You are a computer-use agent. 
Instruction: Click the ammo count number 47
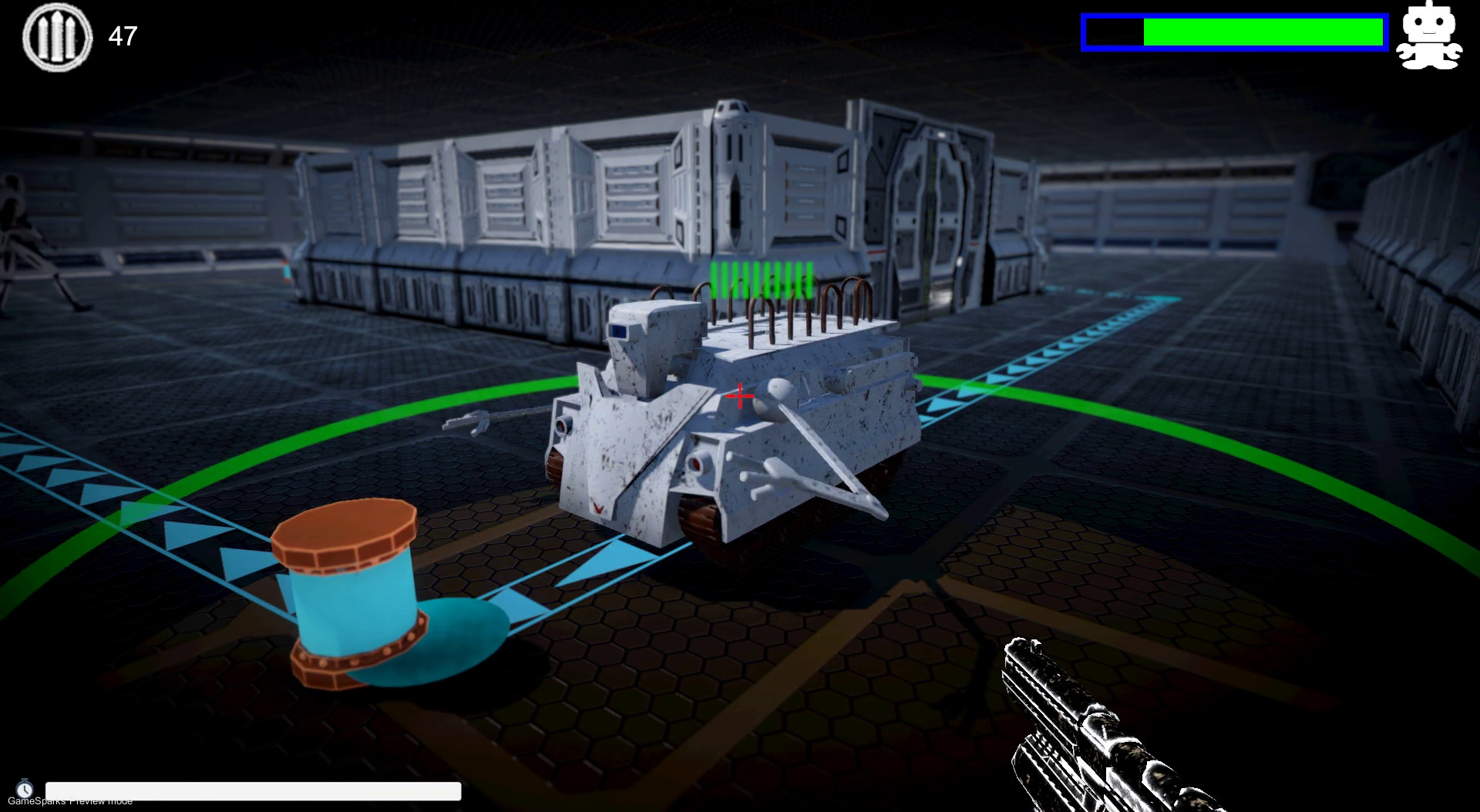123,35
